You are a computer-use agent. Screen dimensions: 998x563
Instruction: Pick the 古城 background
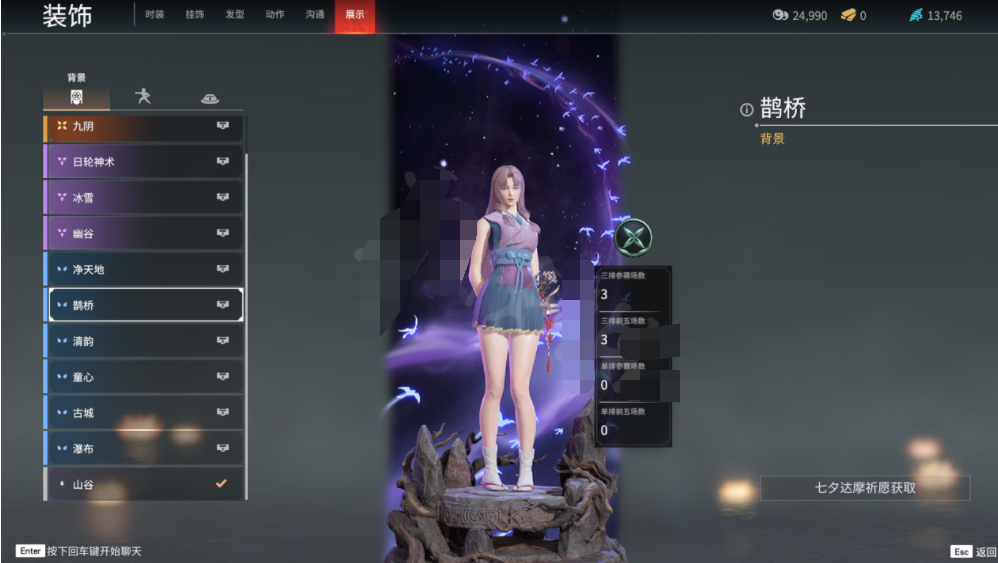tap(144, 413)
